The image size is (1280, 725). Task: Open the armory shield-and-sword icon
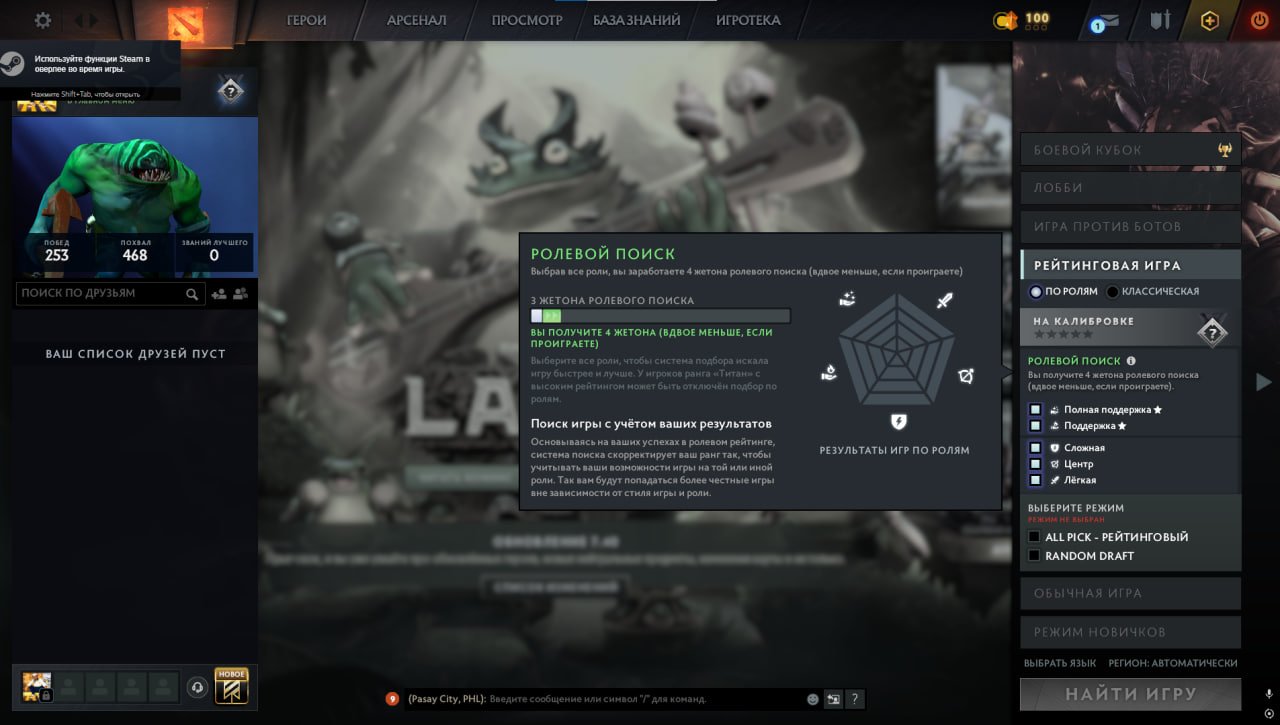pos(1159,18)
